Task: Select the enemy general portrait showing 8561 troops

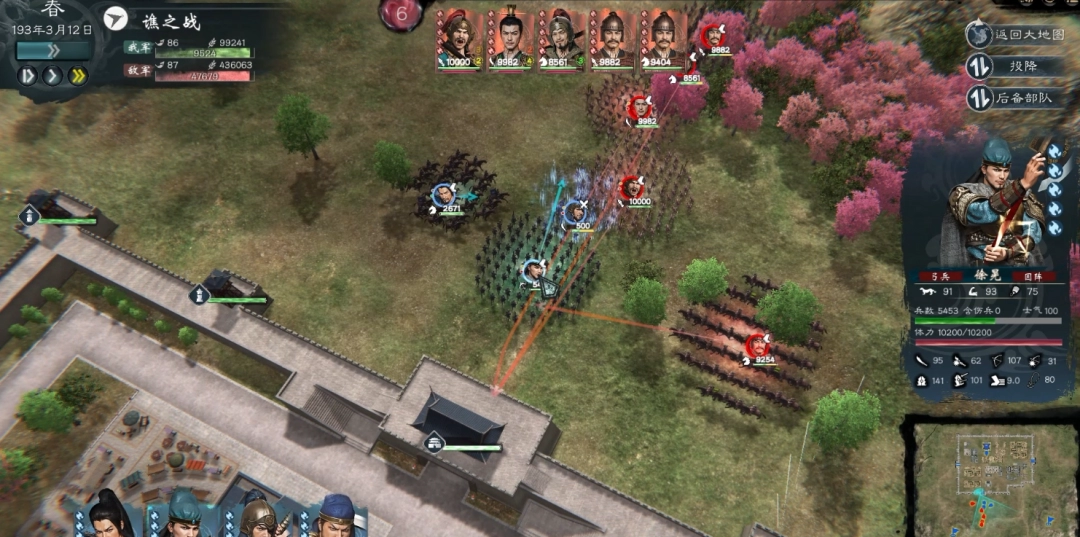Action: click(560, 40)
